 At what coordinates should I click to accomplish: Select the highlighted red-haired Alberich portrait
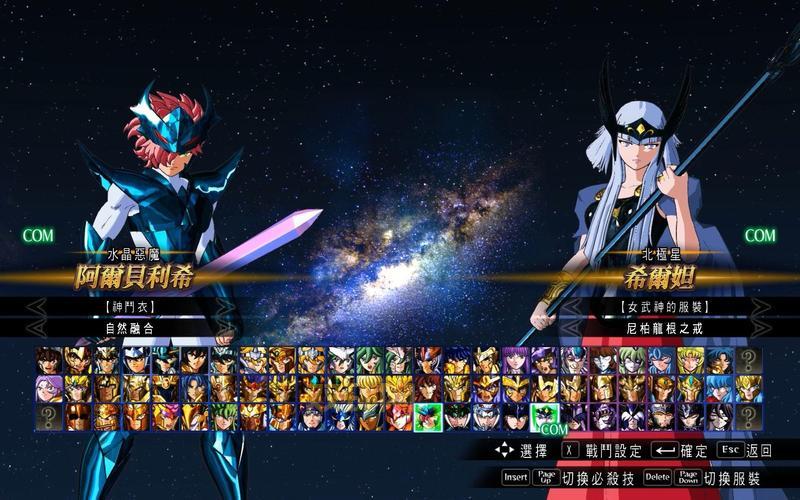point(429,416)
